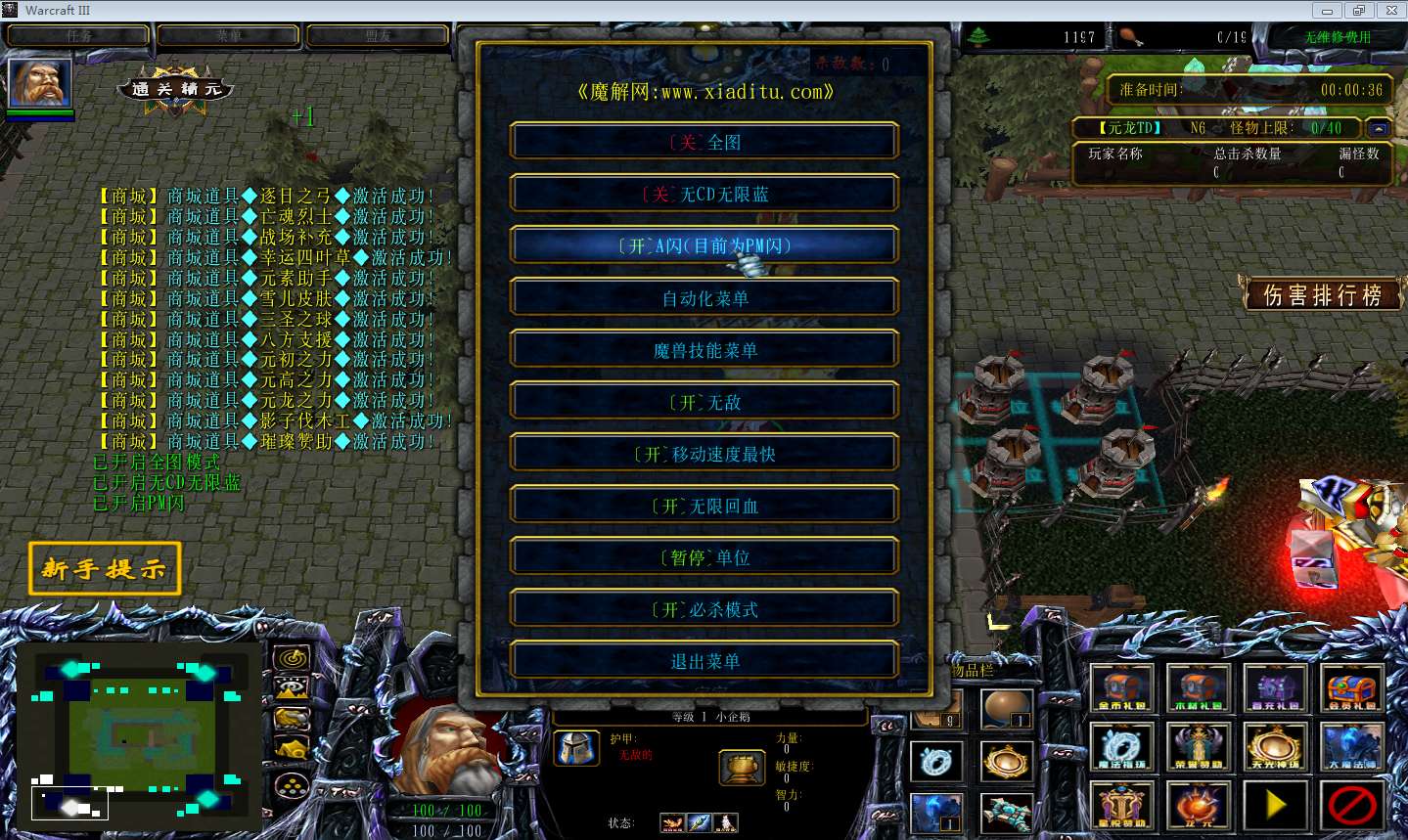
Task: Open the 金币礼包 gold gift chest icon
Action: (x=1121, y=687)
